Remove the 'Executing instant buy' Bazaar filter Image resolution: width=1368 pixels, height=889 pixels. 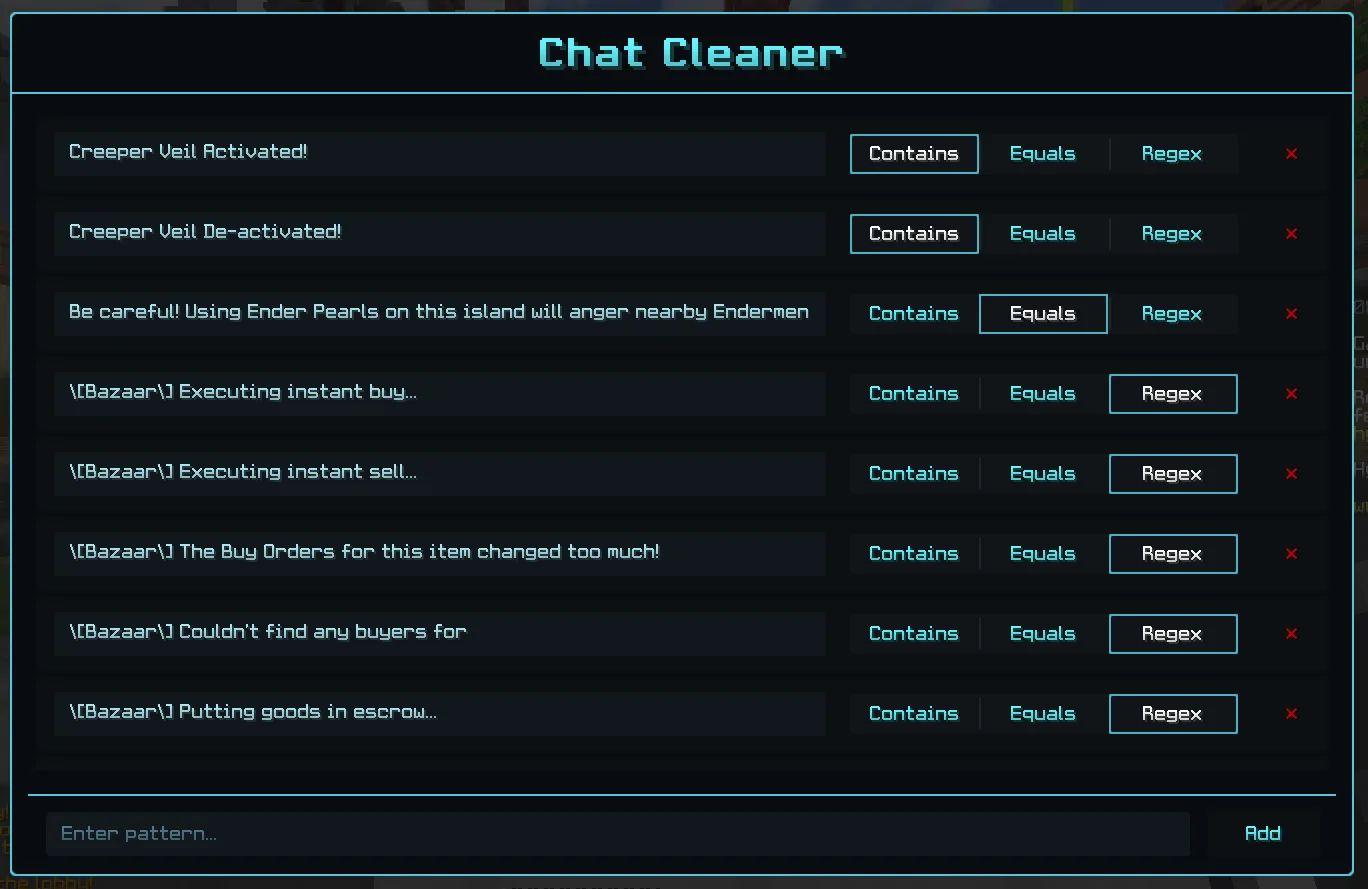[1290, 394]
